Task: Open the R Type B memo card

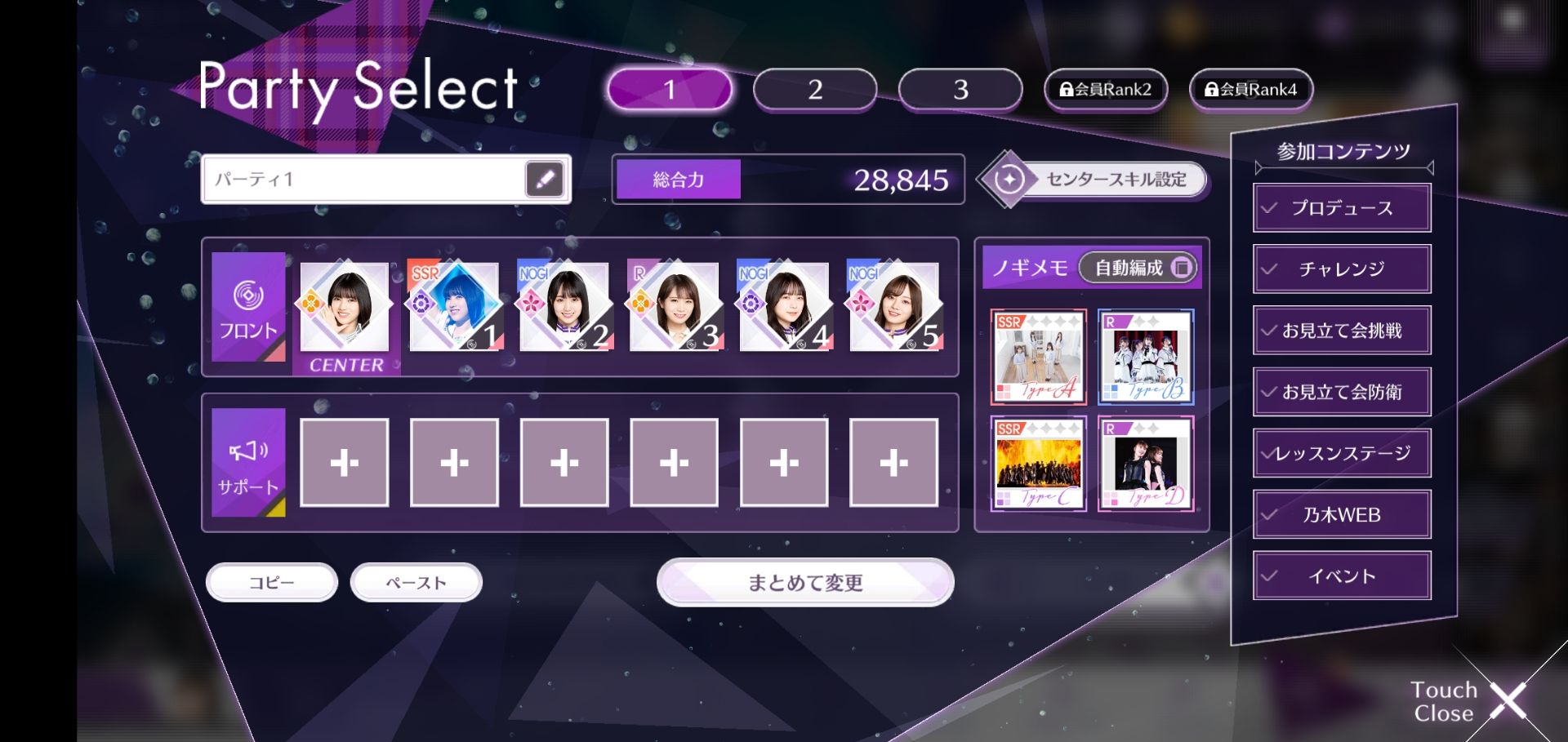Action: pos(1146,357)
